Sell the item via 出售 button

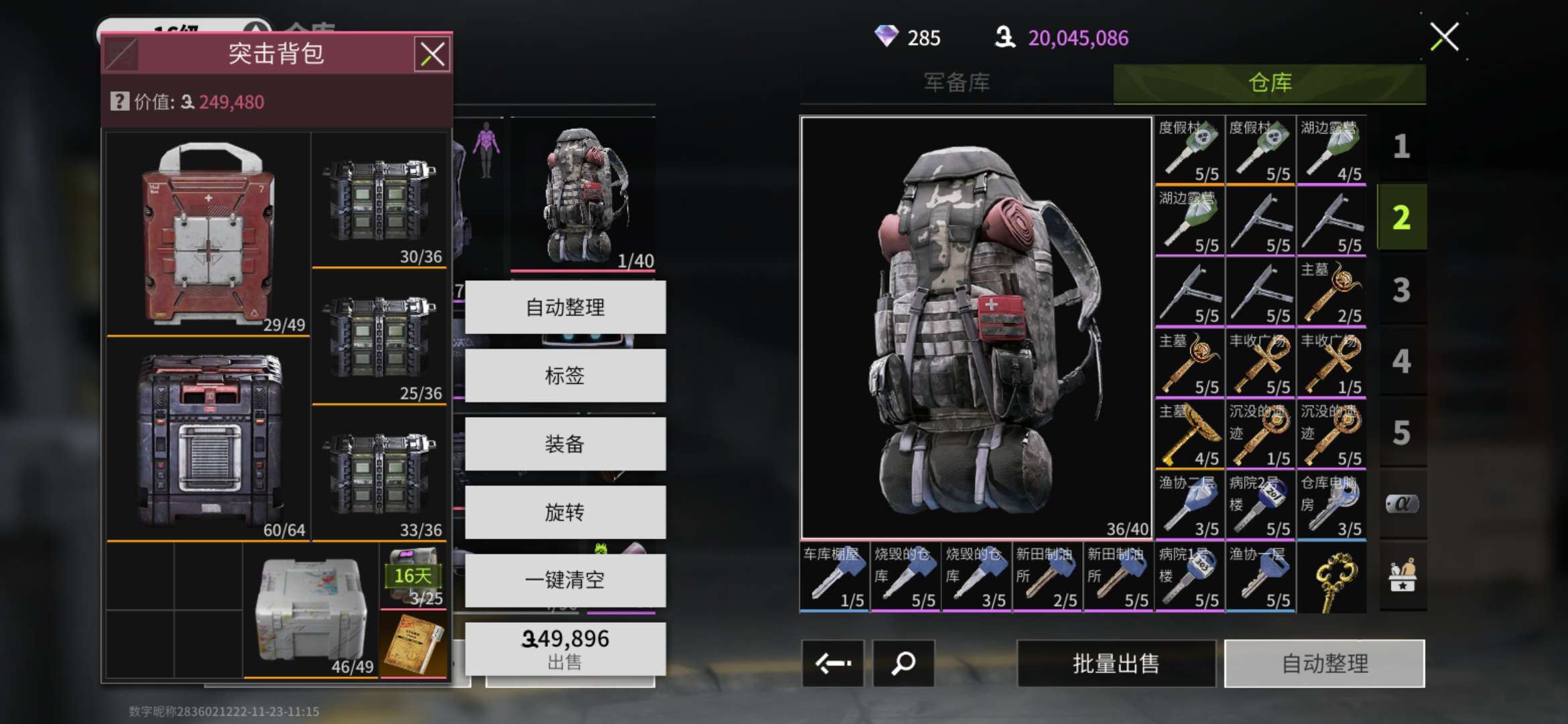565,649
